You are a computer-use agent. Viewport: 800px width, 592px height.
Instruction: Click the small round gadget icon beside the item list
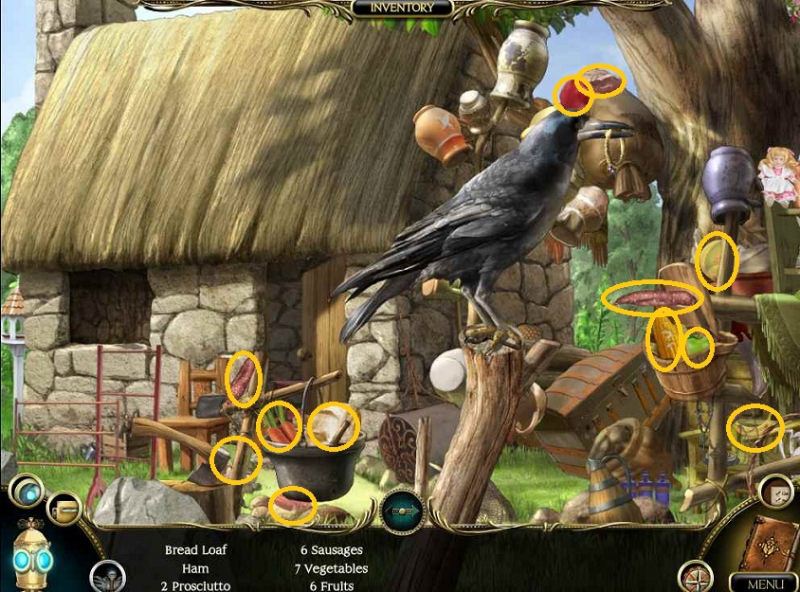(106, 575)
